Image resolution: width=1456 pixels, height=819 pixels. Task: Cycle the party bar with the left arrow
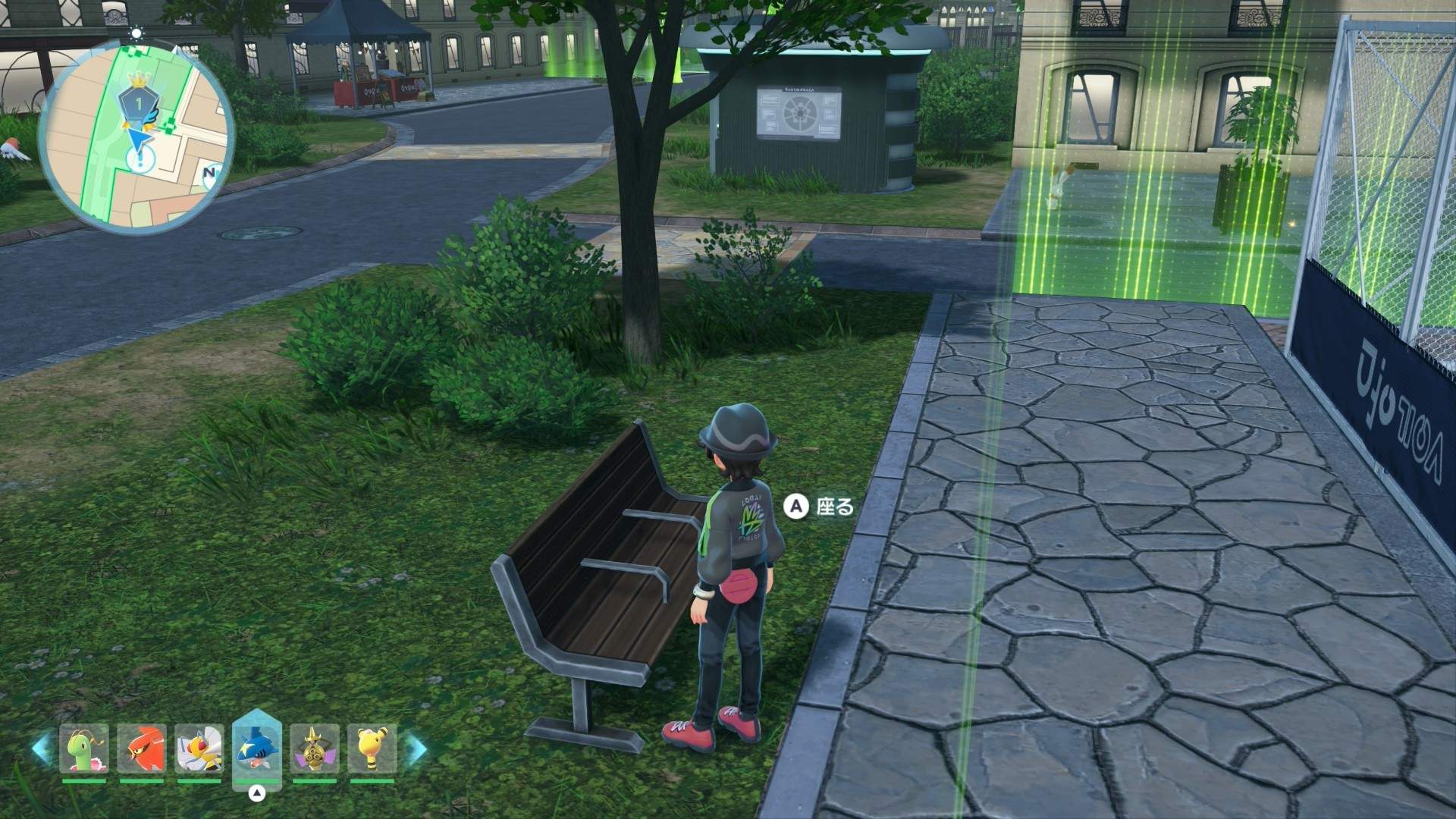click(x=41, y=748)
